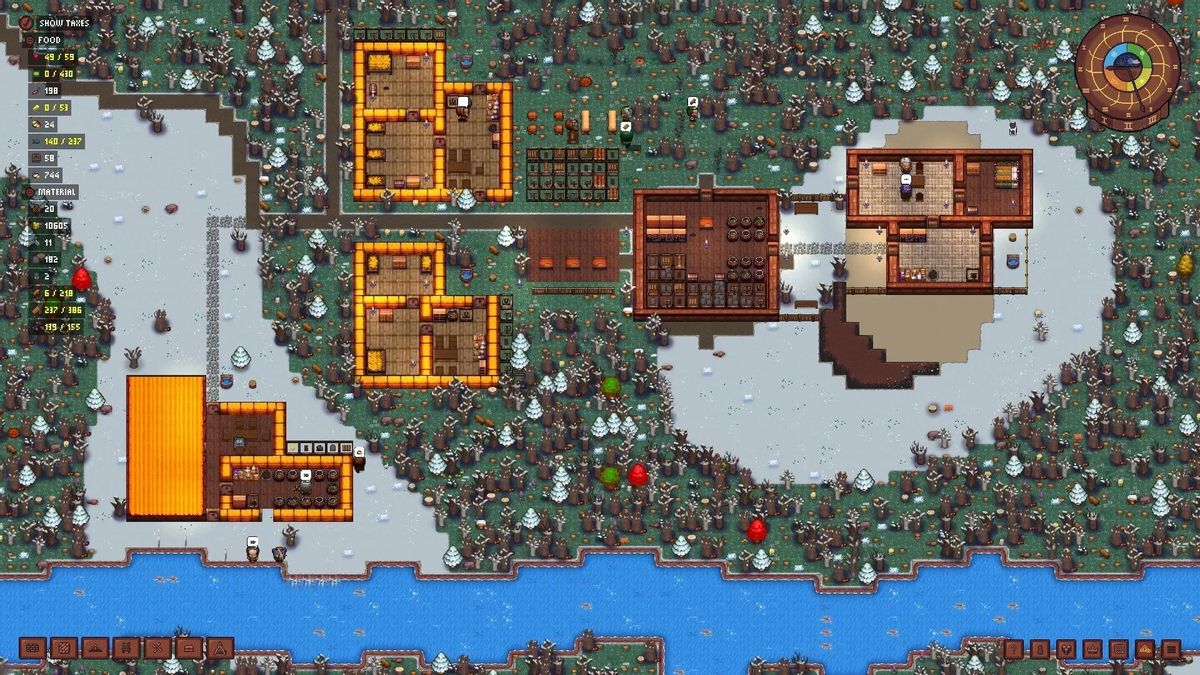Screen dimensions: 1200x675
Task: Collapse the Material resource category
Action: (30, 192)
